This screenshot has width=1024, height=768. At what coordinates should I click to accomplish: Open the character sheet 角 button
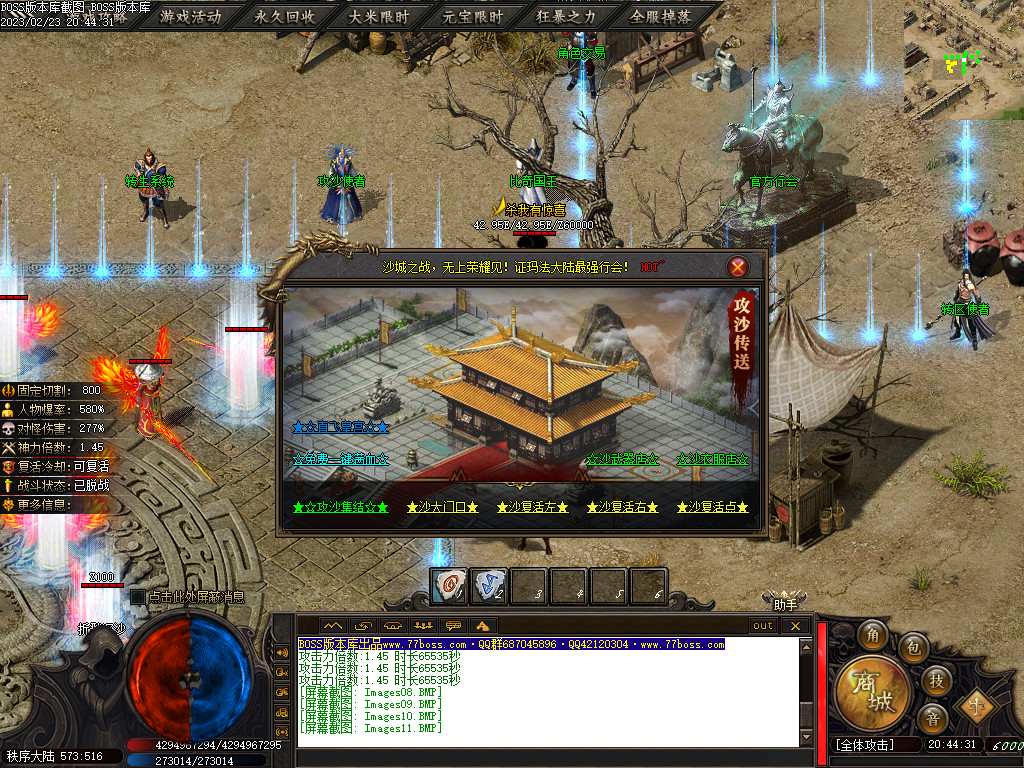click(873, 634)
